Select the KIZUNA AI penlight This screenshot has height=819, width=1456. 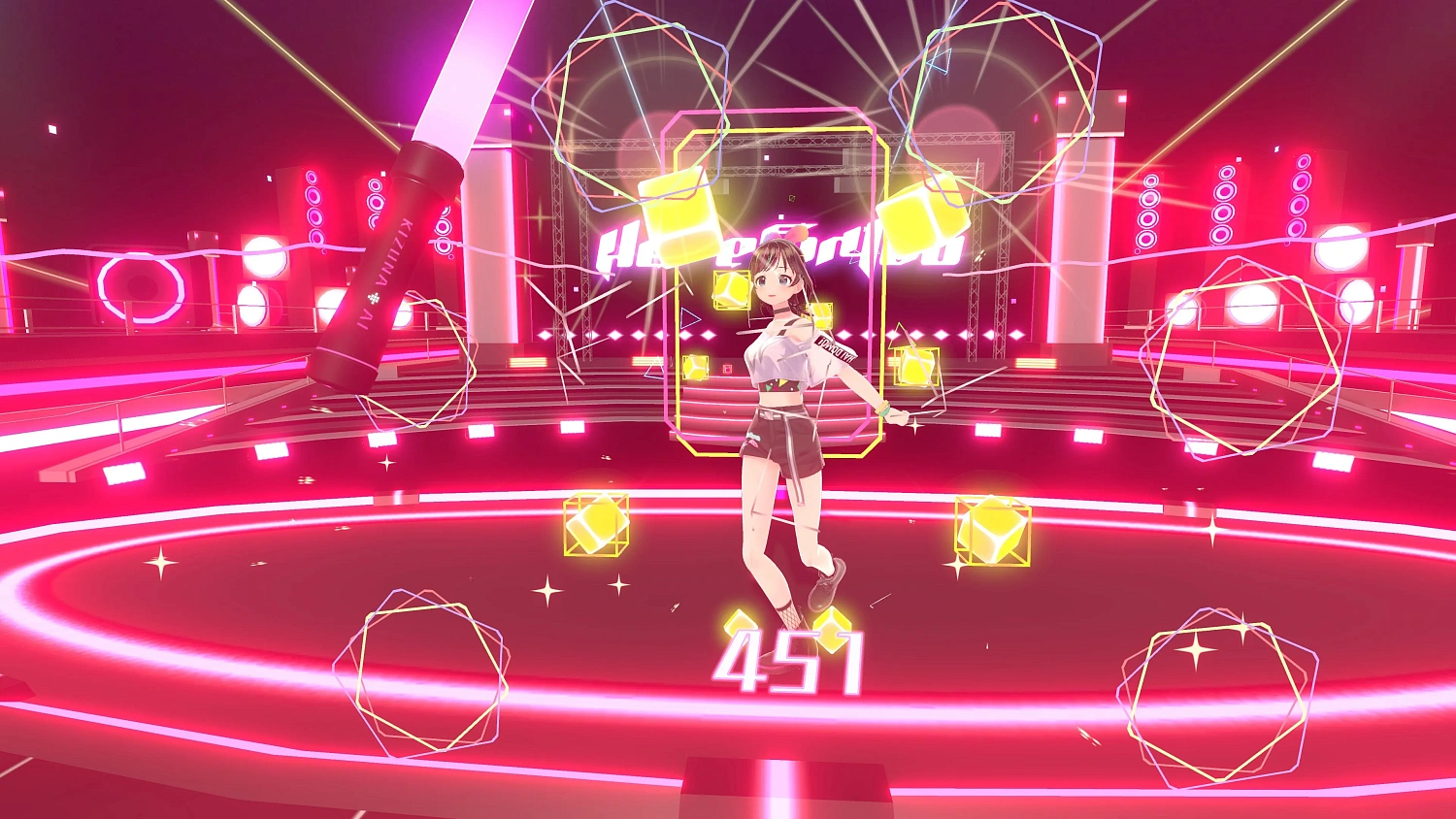(398, 272)
